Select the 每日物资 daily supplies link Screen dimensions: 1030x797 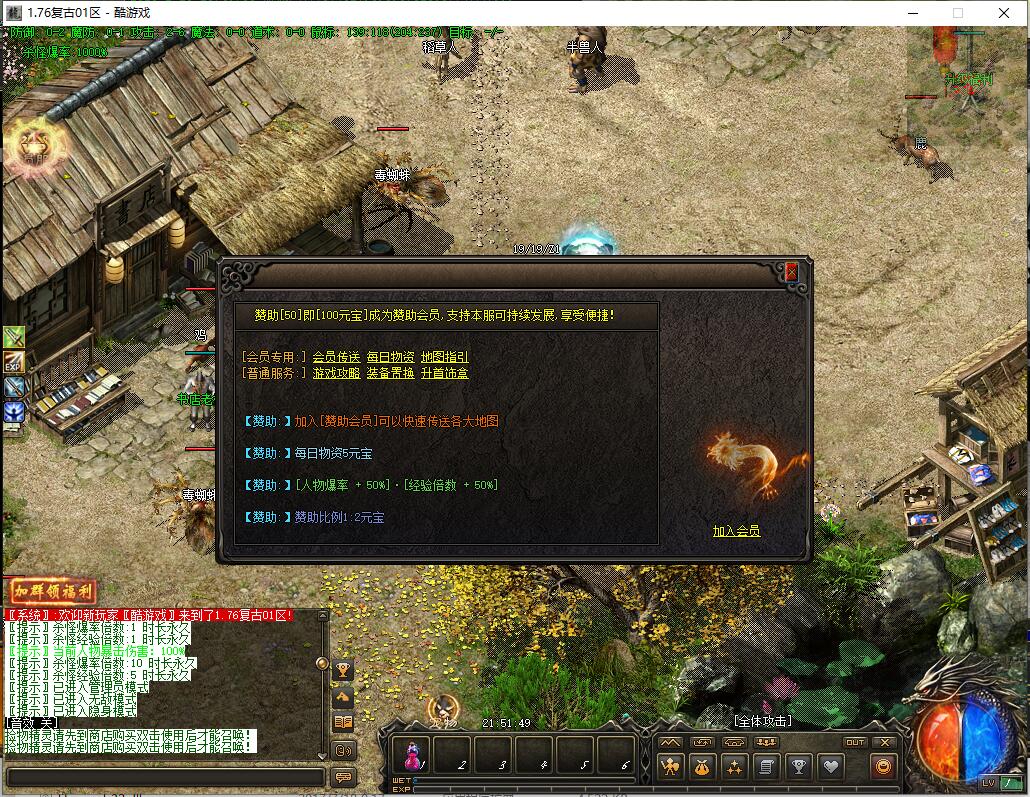390,357
